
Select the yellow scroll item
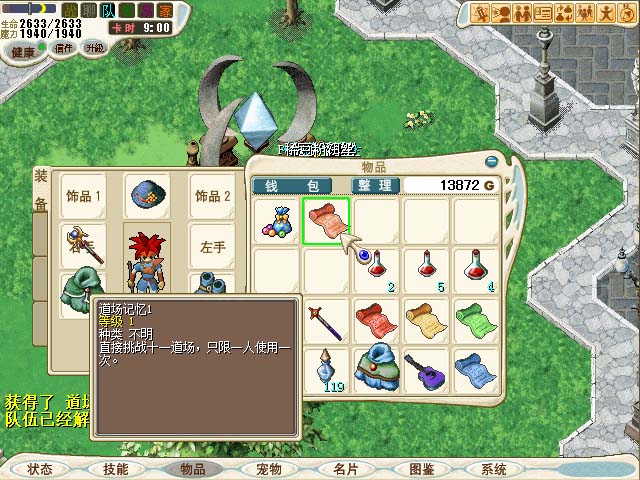click(x=426, y=320)
